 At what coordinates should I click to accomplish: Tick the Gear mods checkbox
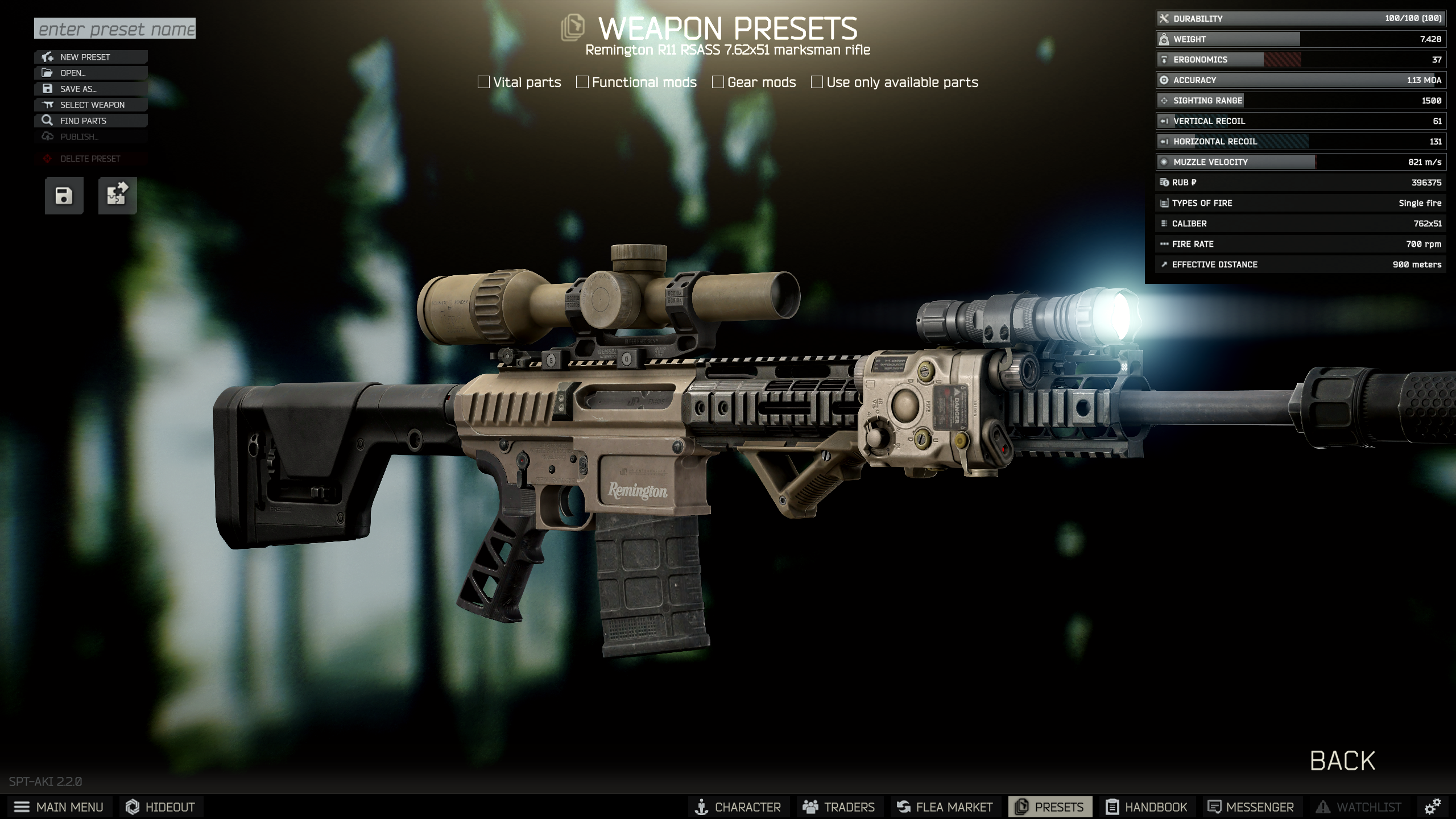pos(718,82)
